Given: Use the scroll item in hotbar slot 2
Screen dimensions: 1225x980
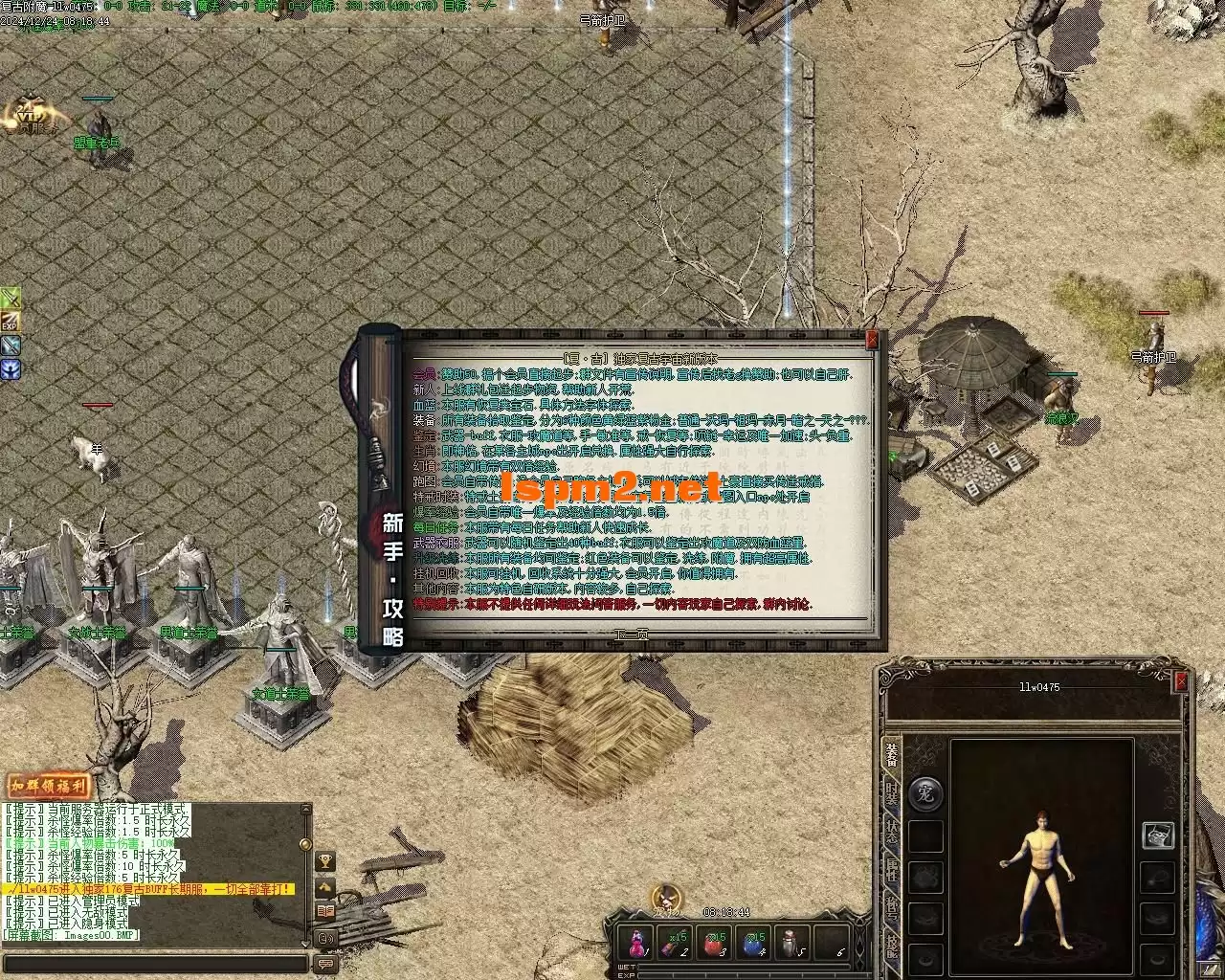Looking at the screenshot, I should pos(676,943).
